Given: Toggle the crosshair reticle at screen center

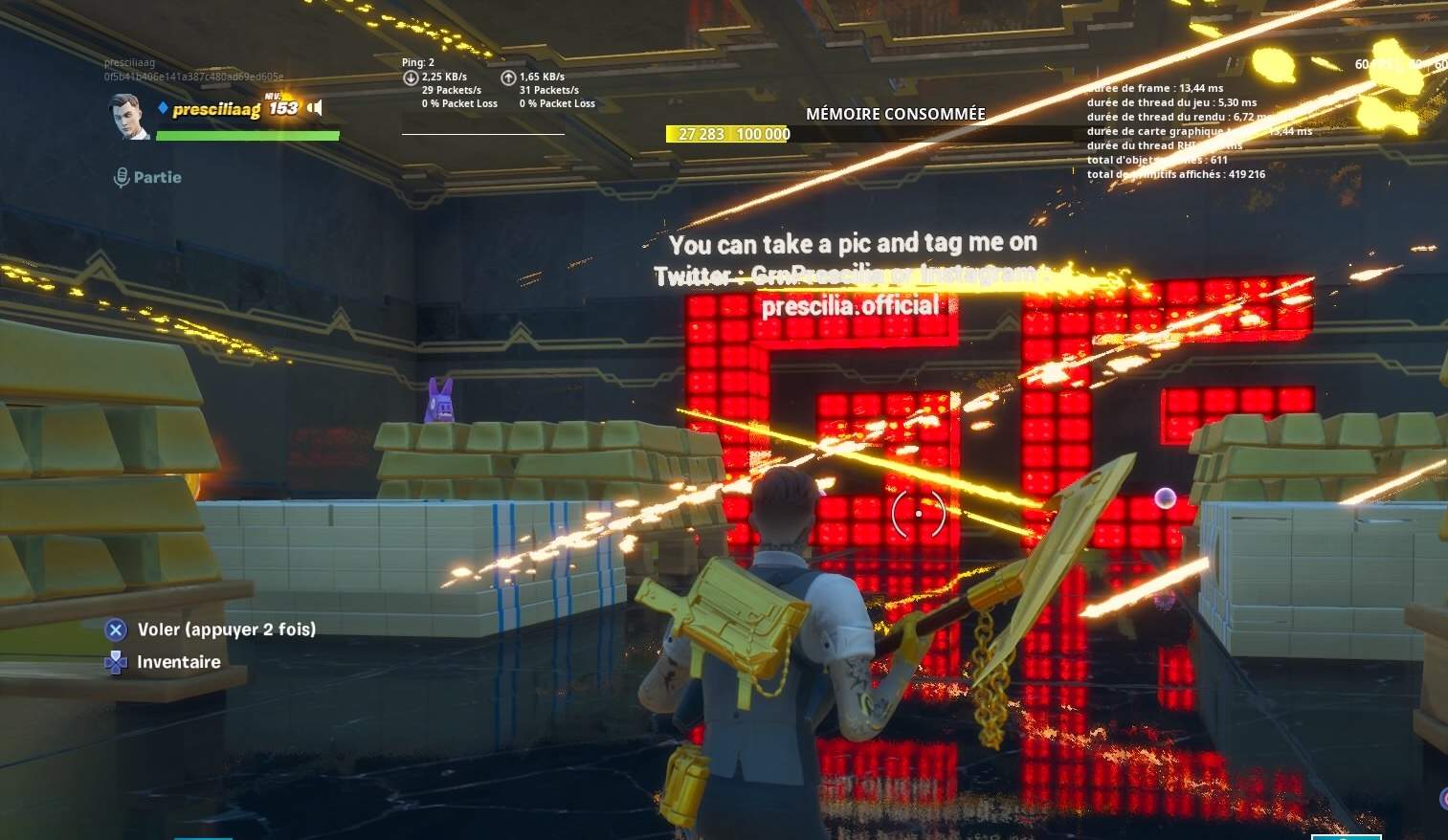Looking at the screenshot, I should point(918,513).
